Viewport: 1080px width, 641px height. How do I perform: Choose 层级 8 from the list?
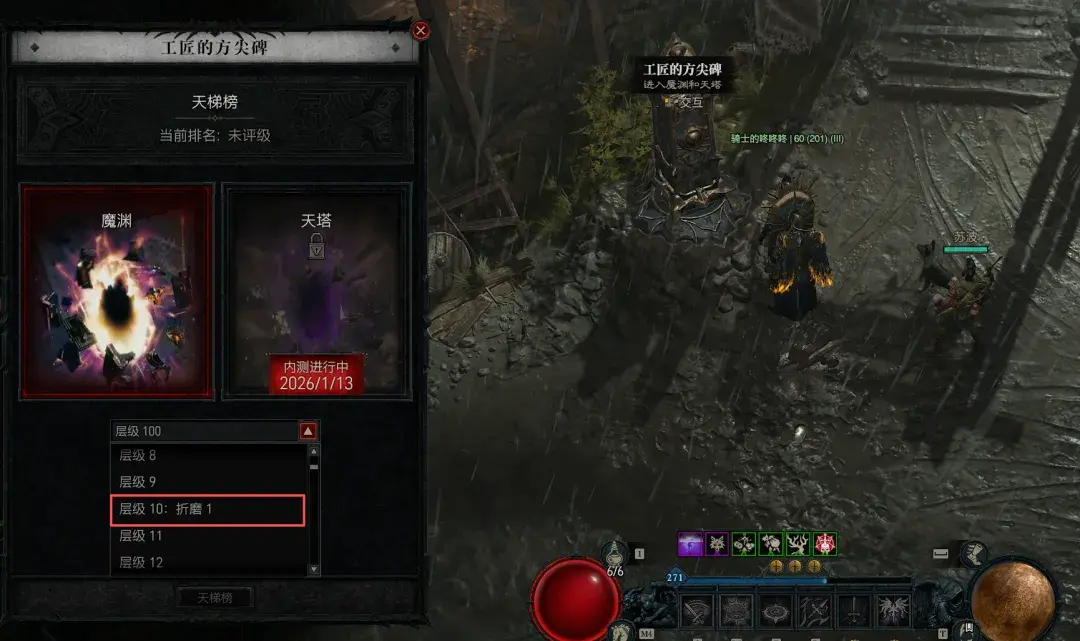click(207, 456)
